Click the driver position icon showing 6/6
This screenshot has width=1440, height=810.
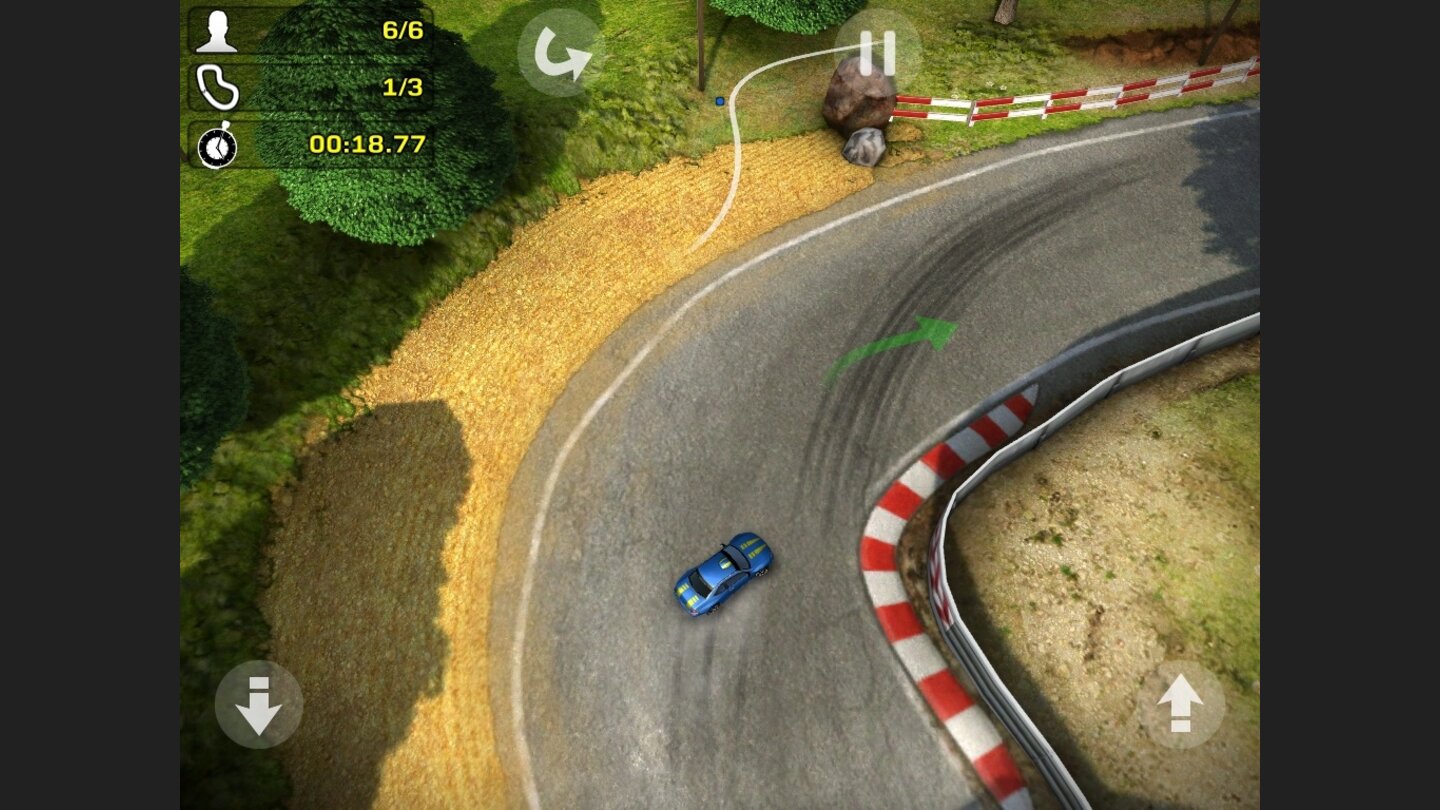(x=219, y=28)
